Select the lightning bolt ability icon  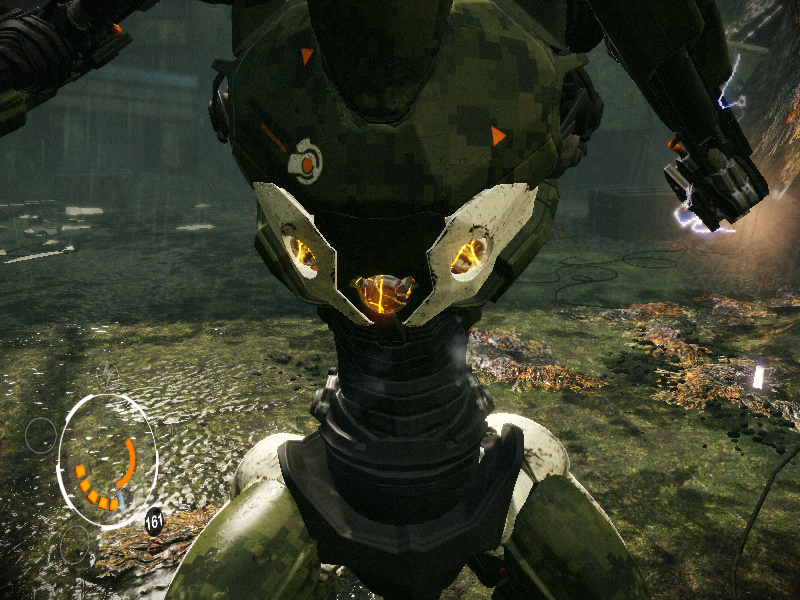pyautogui.click(x=108, y=375)
